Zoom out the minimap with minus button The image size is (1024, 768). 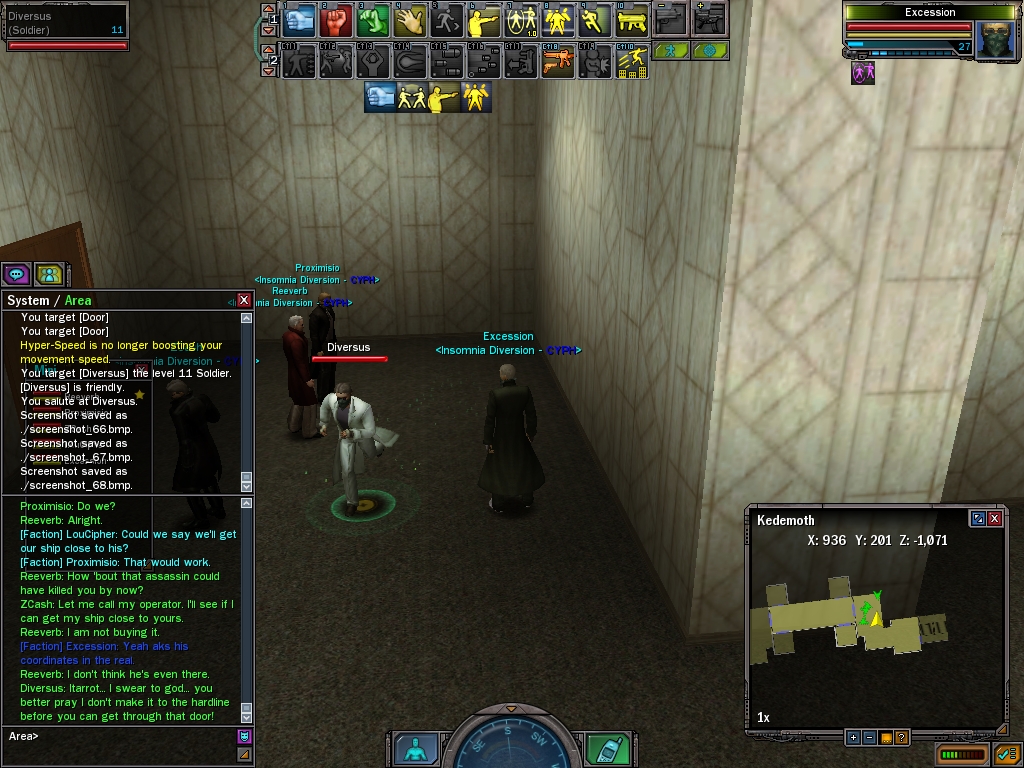point(869,738)
